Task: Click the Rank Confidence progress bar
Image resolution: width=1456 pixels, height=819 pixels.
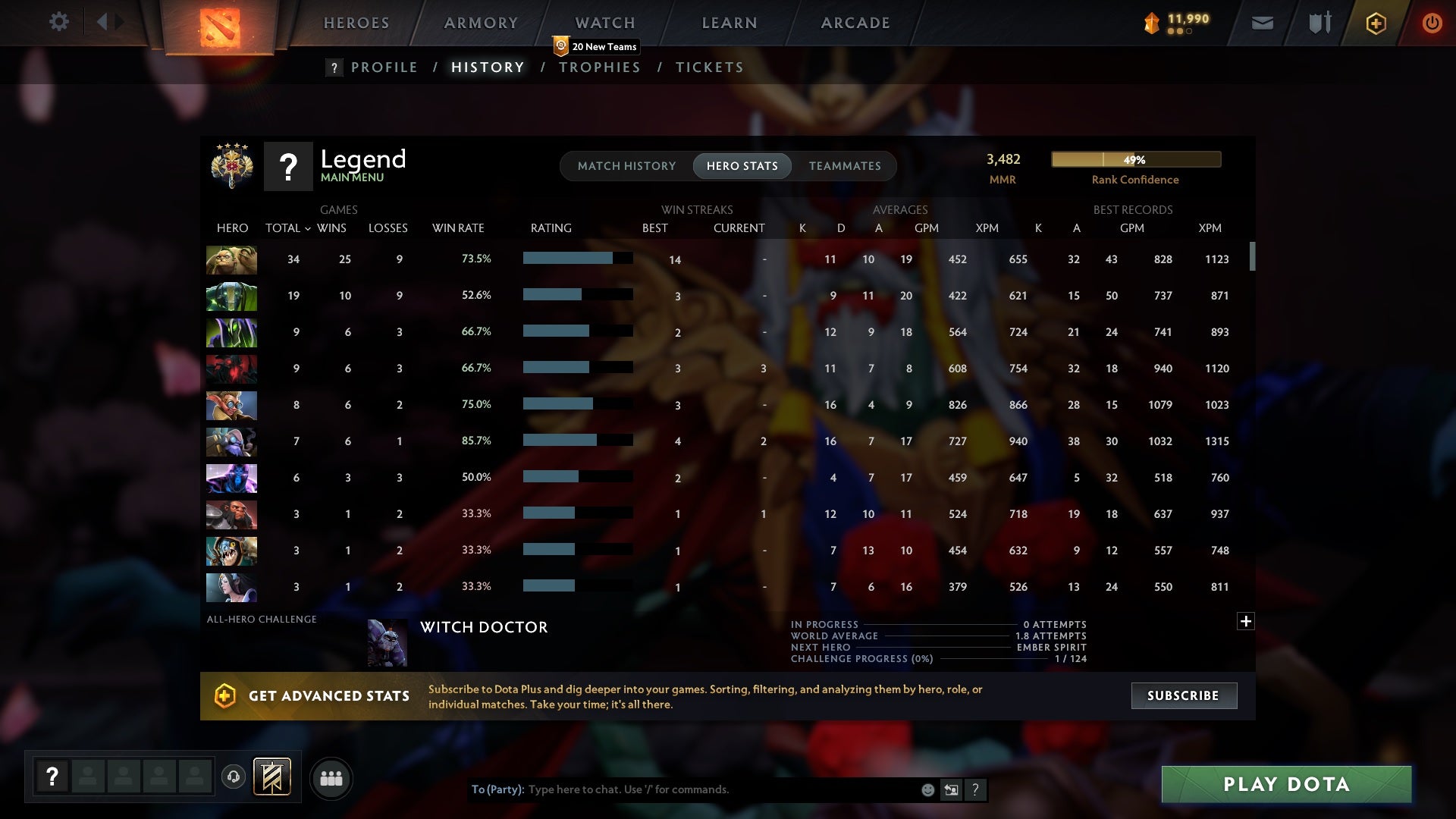Action: (x=1135, y=159)
